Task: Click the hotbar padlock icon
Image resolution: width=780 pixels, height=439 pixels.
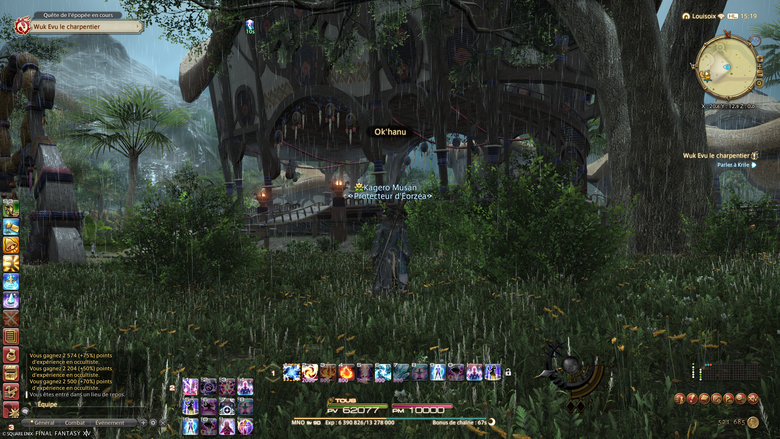Action: point(508,373)
